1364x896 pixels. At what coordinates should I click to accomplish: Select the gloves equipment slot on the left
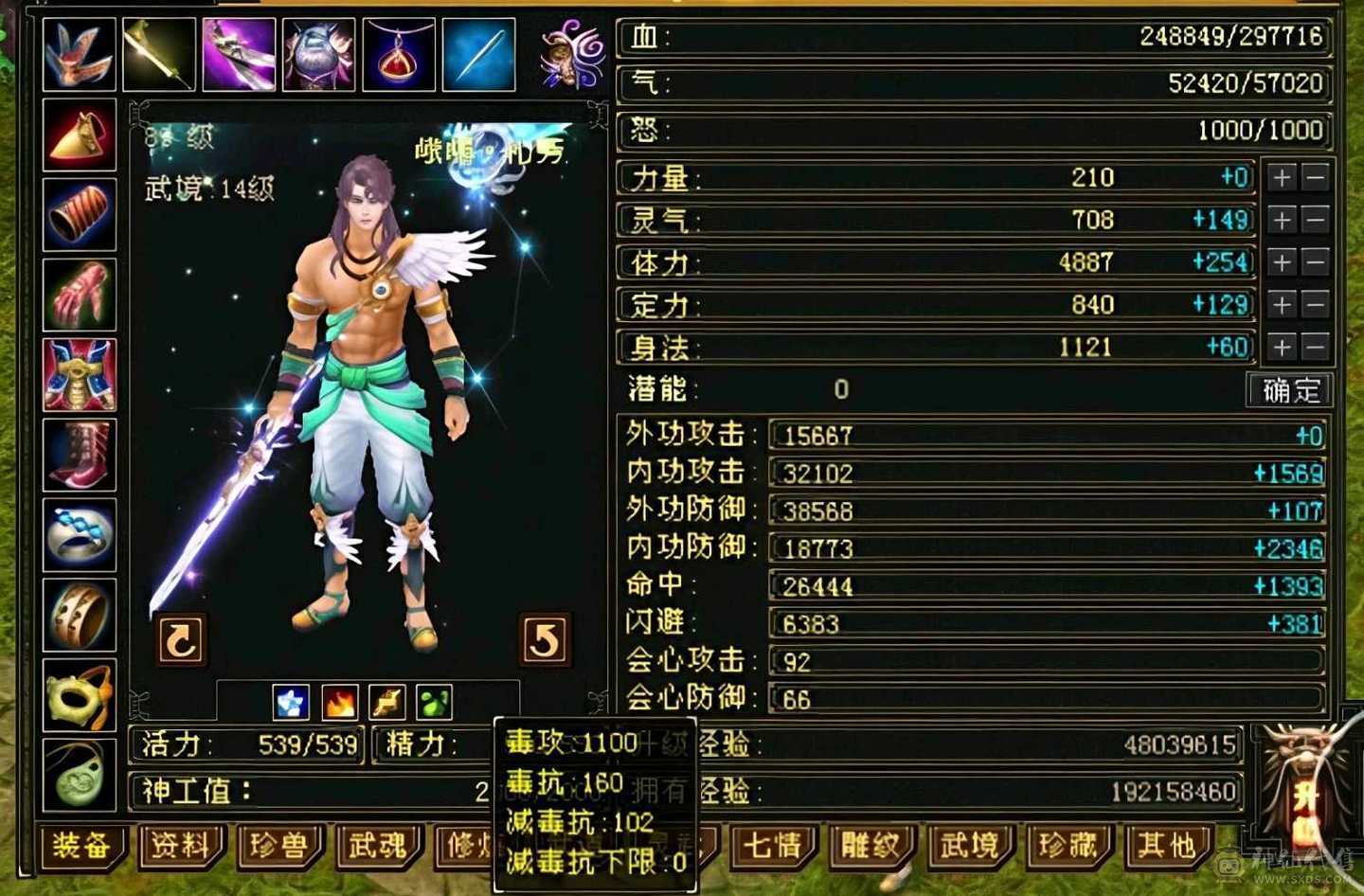point(79,294)
